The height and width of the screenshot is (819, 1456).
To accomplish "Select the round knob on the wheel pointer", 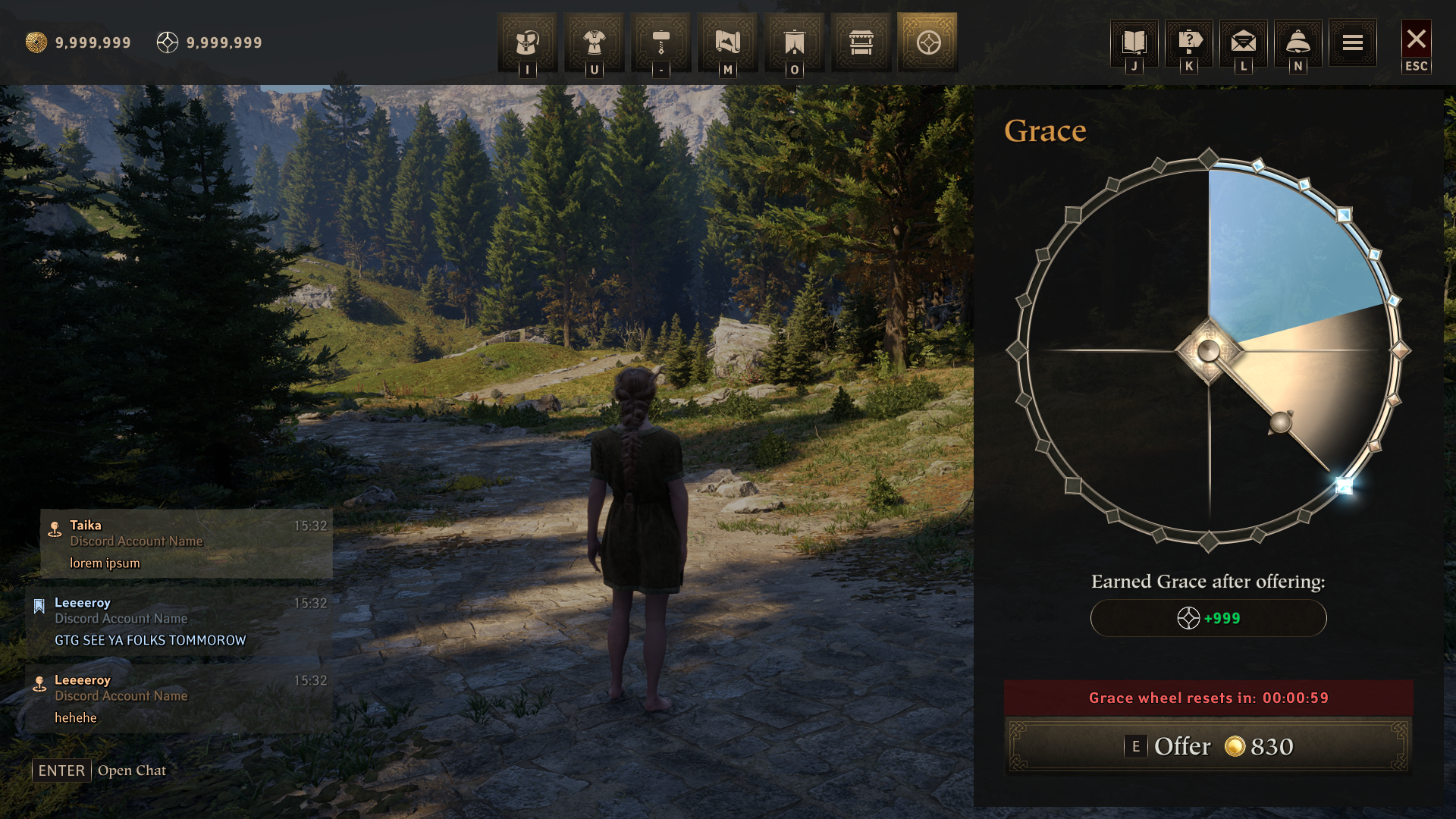I will (x=1281, y=422).
